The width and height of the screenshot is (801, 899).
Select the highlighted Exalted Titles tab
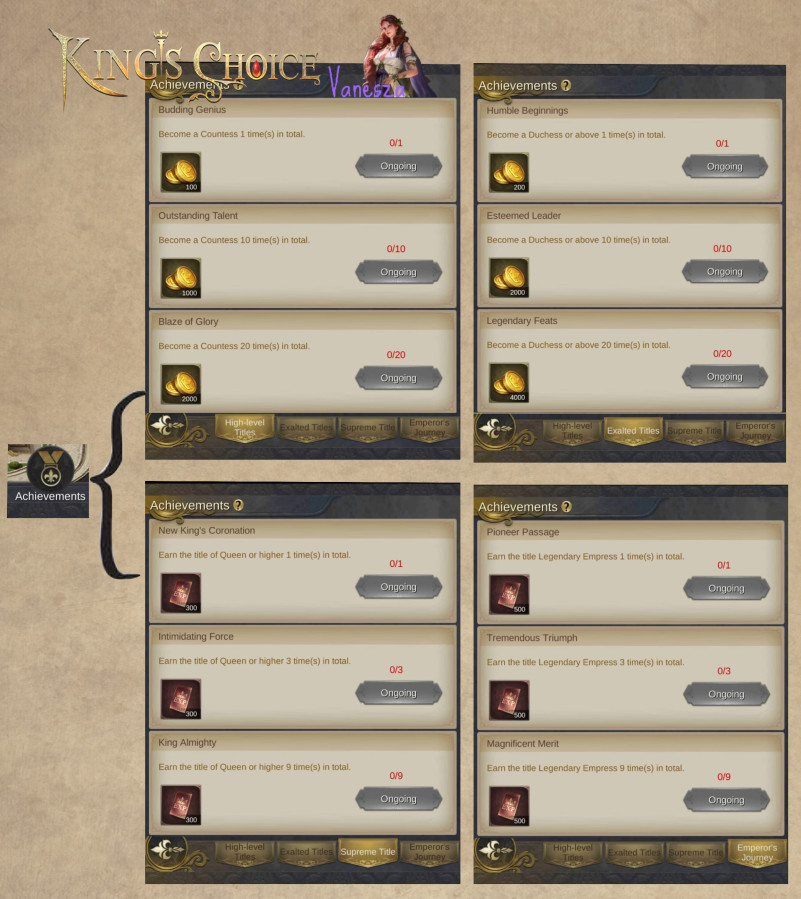coord(634,430)
